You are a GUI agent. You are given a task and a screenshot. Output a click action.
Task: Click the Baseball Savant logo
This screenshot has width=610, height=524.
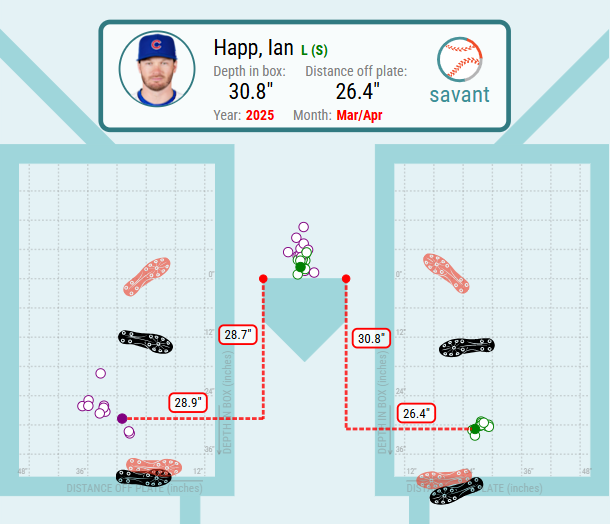point(459,72)
